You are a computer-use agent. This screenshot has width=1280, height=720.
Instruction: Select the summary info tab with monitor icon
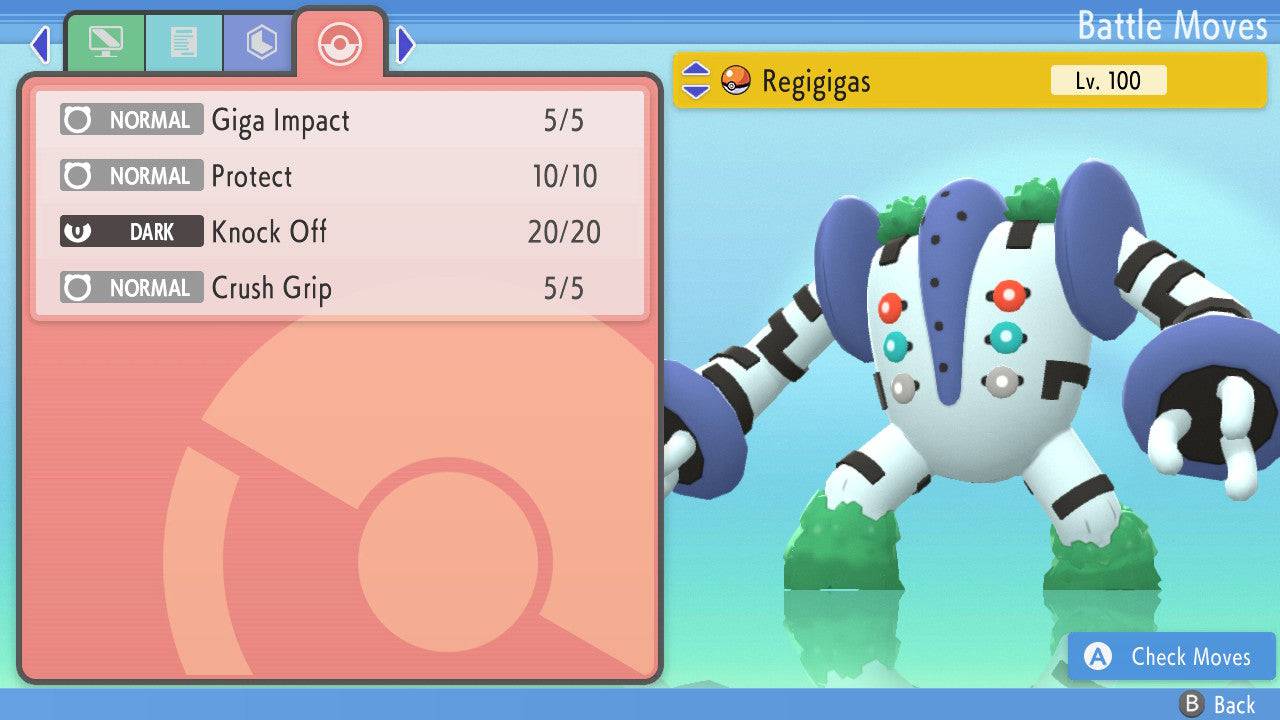coord(108,43)
